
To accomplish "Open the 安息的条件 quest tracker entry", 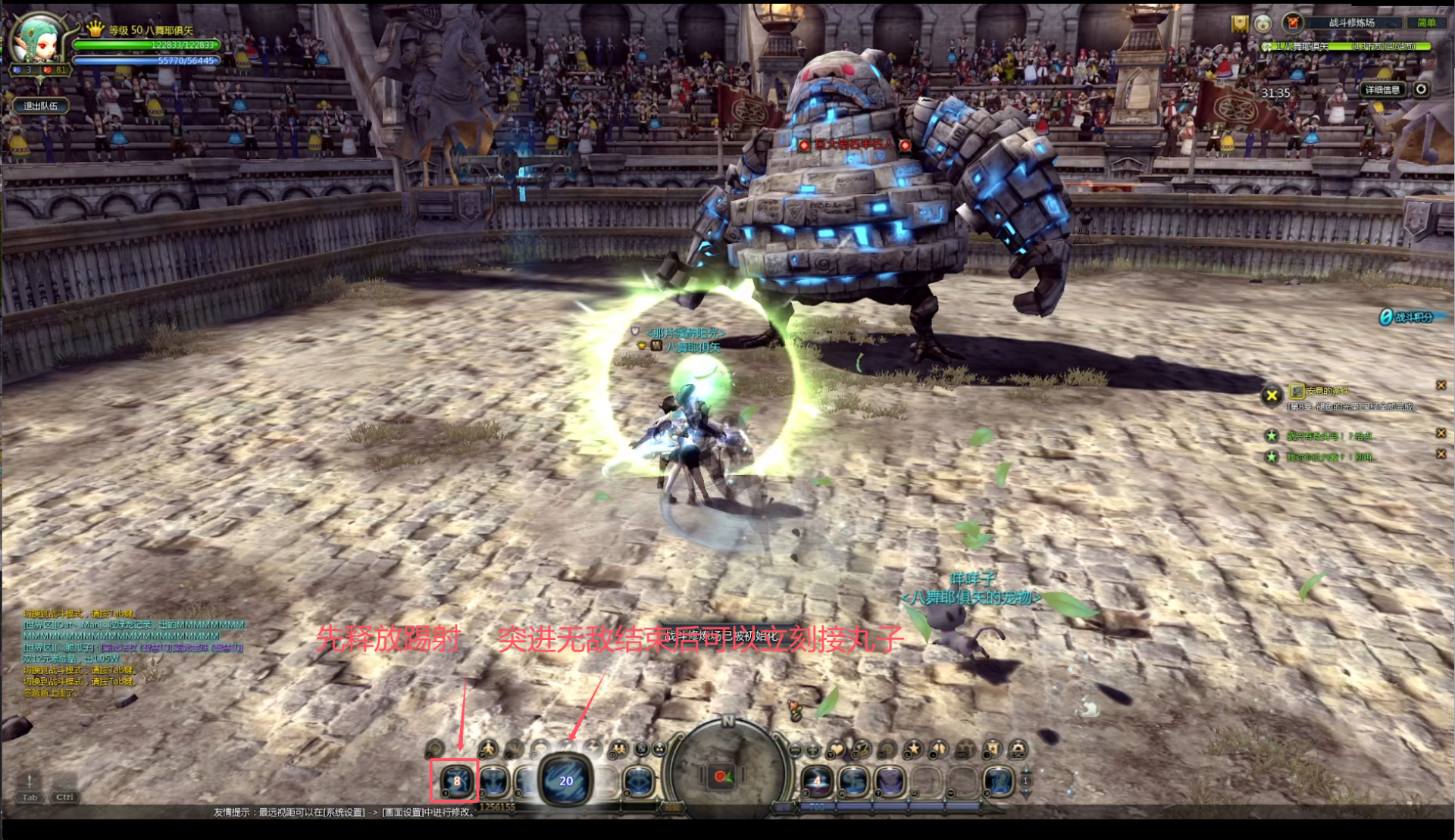I will (1327, 391).
